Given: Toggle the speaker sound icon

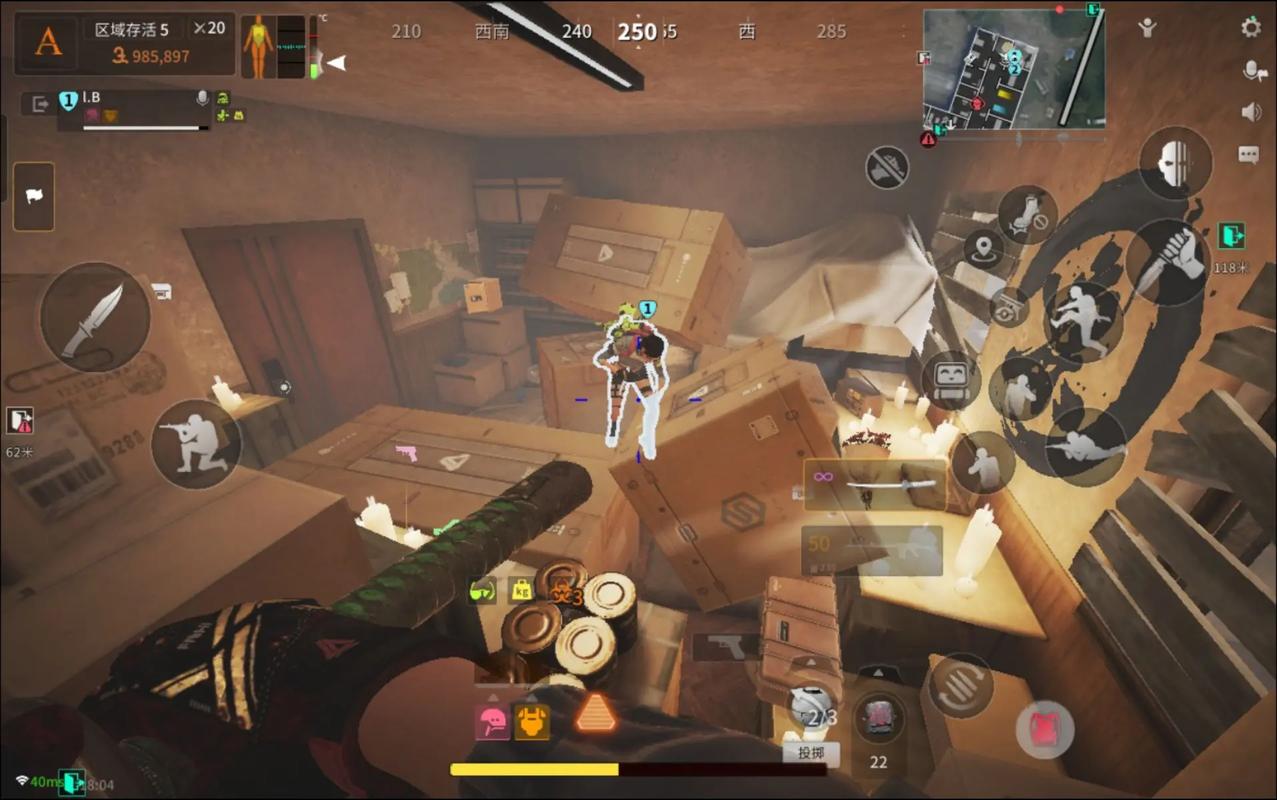Looking at the screenshot, I should coord(1251,112).
